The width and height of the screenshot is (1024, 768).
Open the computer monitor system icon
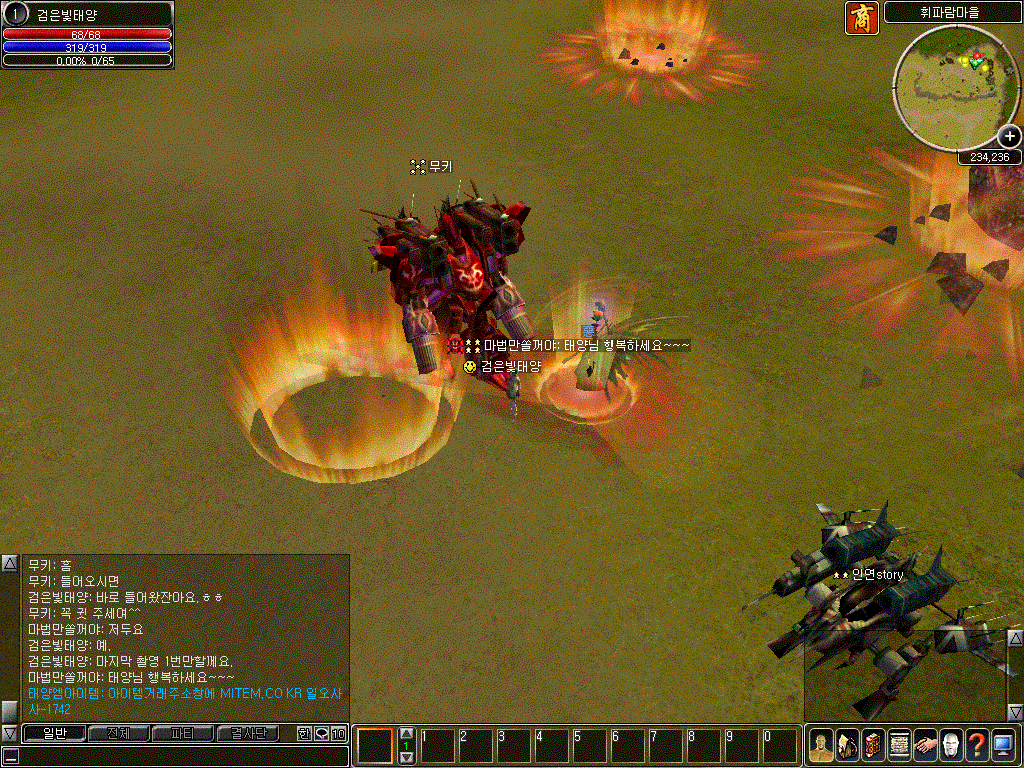[1003, 745]
